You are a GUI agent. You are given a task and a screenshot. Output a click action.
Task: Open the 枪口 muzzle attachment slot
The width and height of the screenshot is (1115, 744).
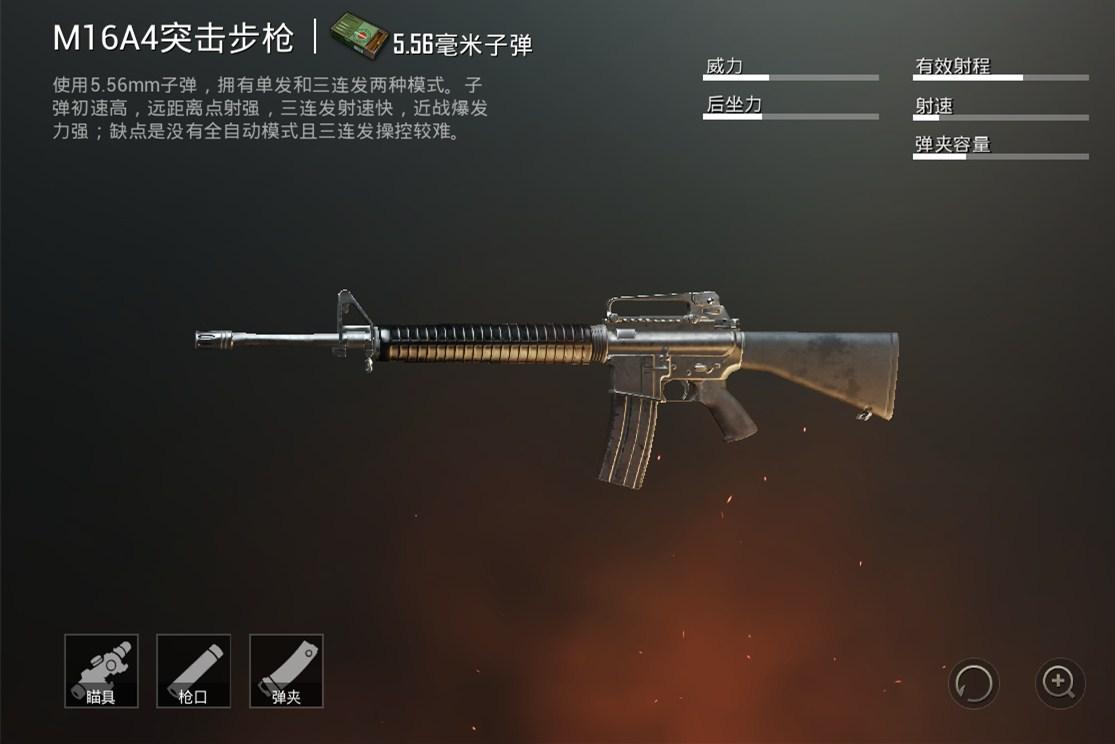[193, 671]
